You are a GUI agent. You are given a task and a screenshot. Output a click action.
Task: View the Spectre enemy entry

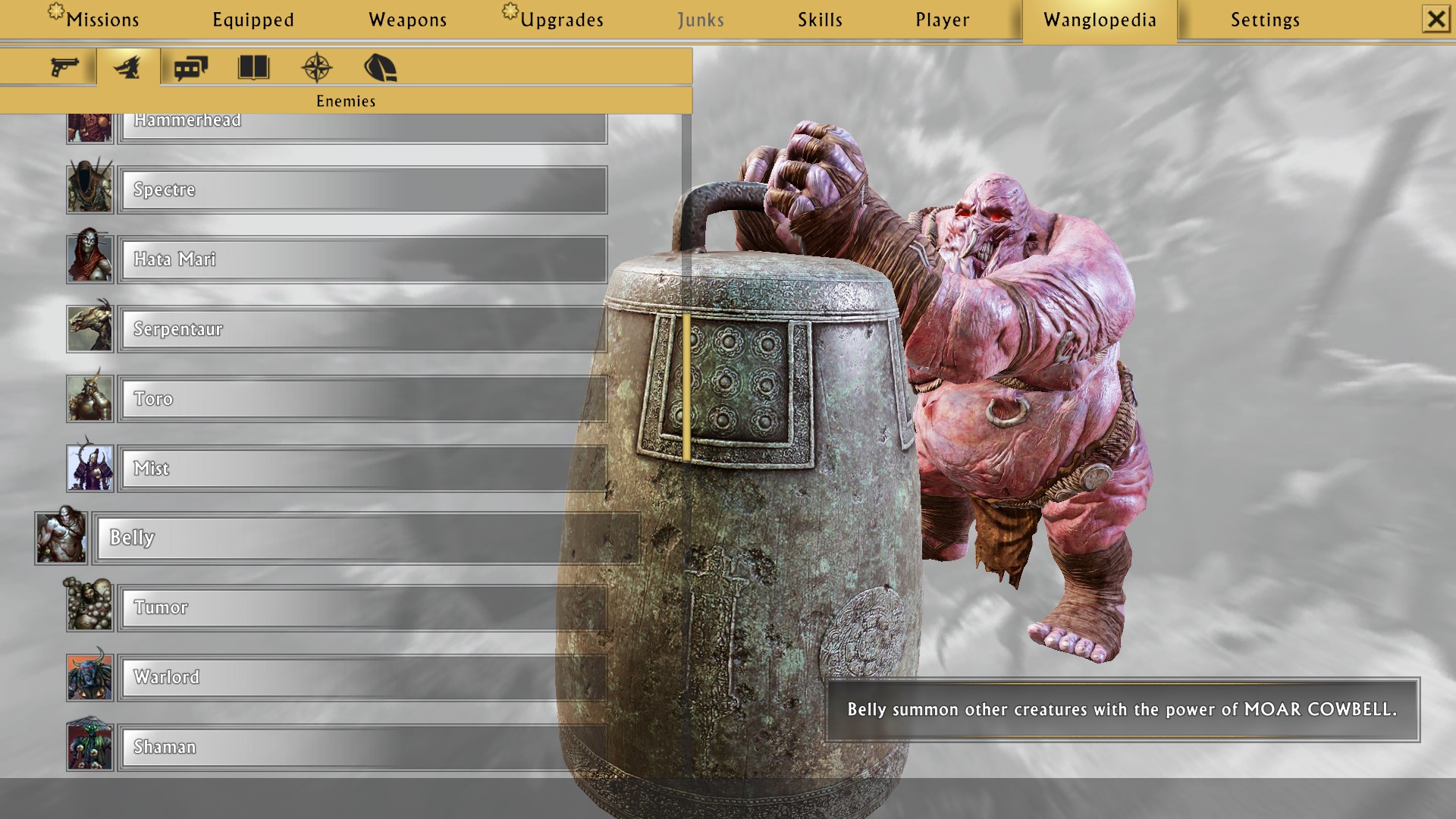362,190
